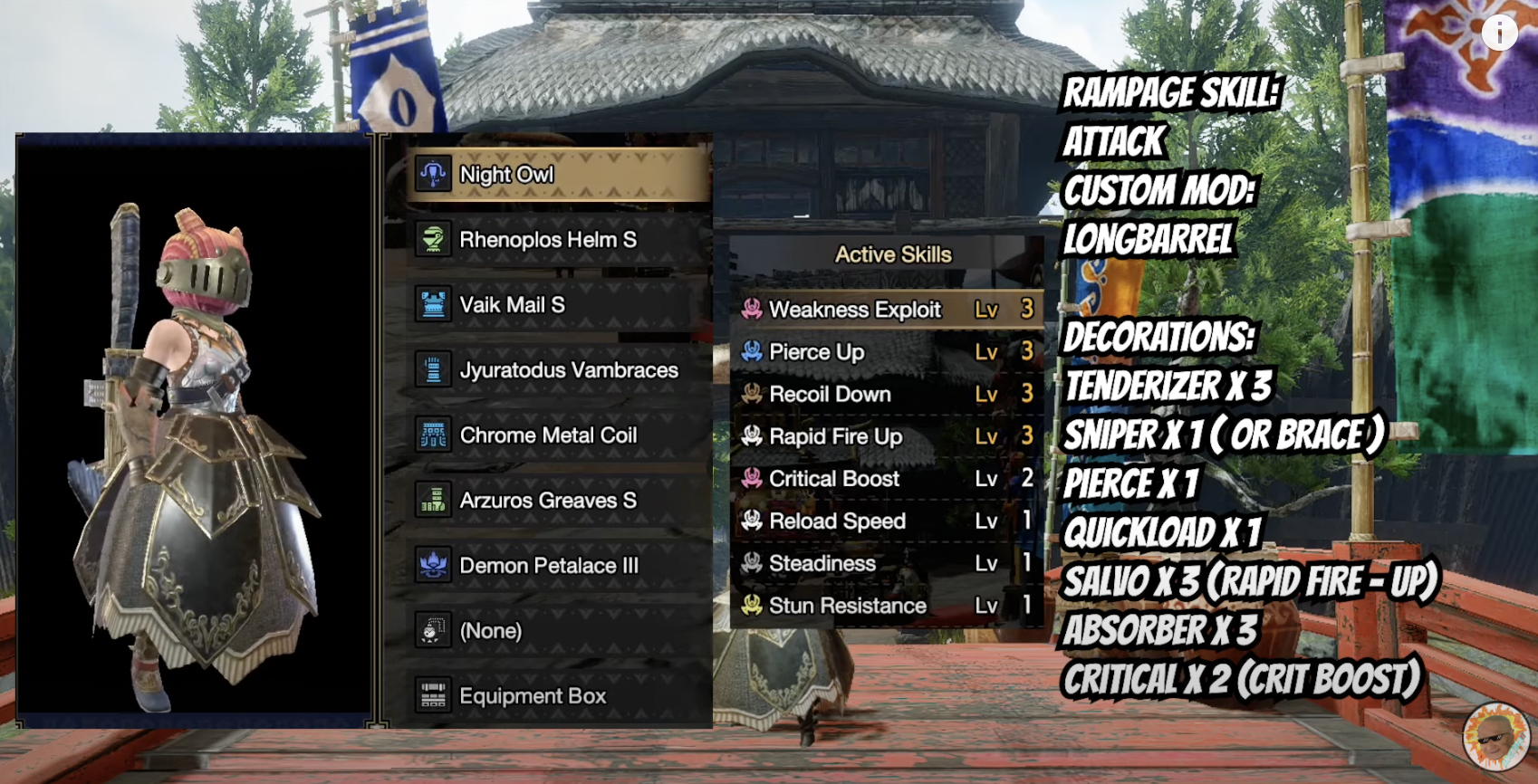Click the channel avatar watermark
The height and width of the screenshot is (784, 1538).
click(x=1495, y=736)
